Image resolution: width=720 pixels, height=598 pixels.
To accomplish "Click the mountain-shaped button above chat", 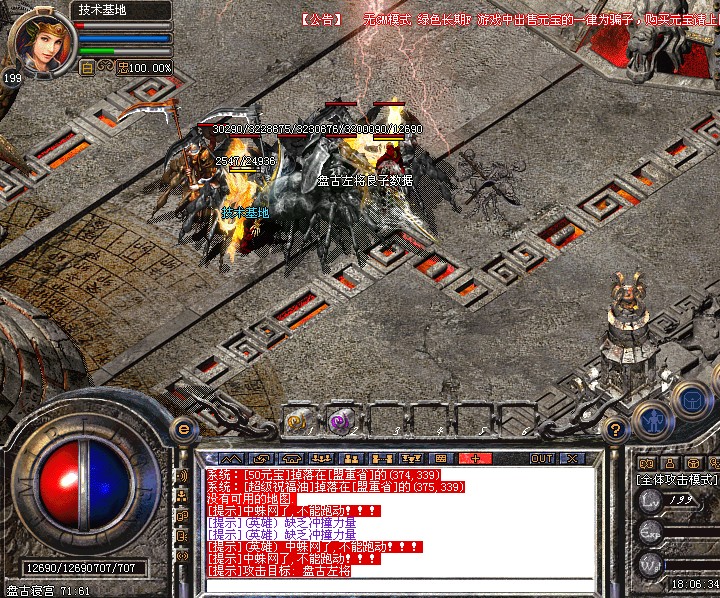I will click(x=229, y=458).
